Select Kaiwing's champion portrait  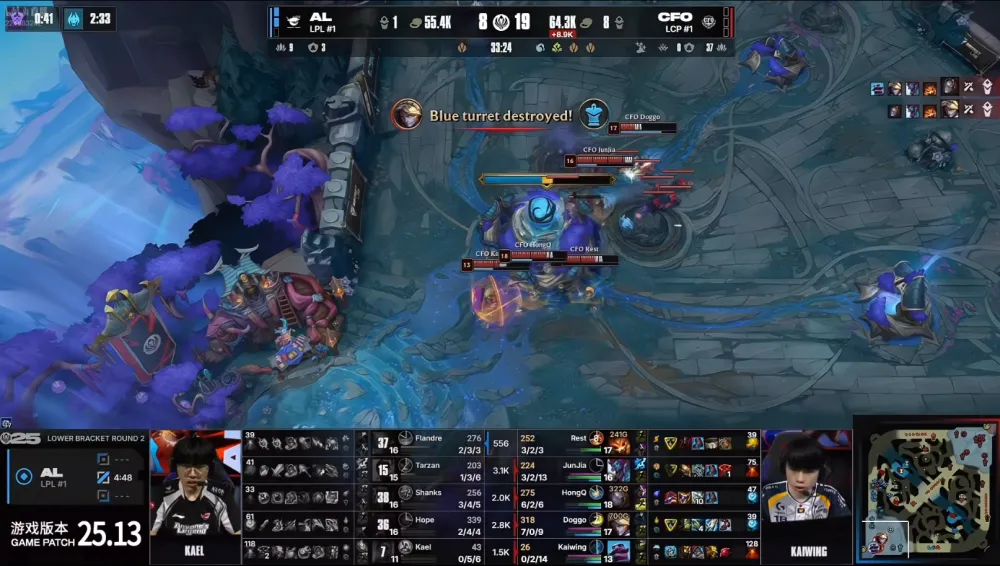(x=618, y=552)
